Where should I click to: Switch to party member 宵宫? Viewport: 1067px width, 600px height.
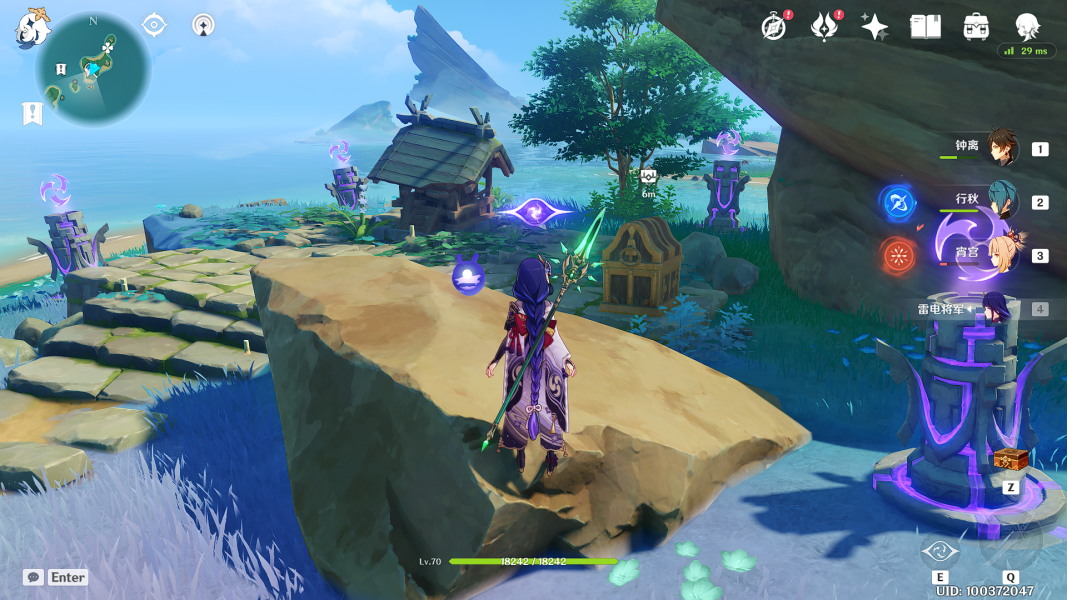pyautogui.click(x=1001, y=254)
